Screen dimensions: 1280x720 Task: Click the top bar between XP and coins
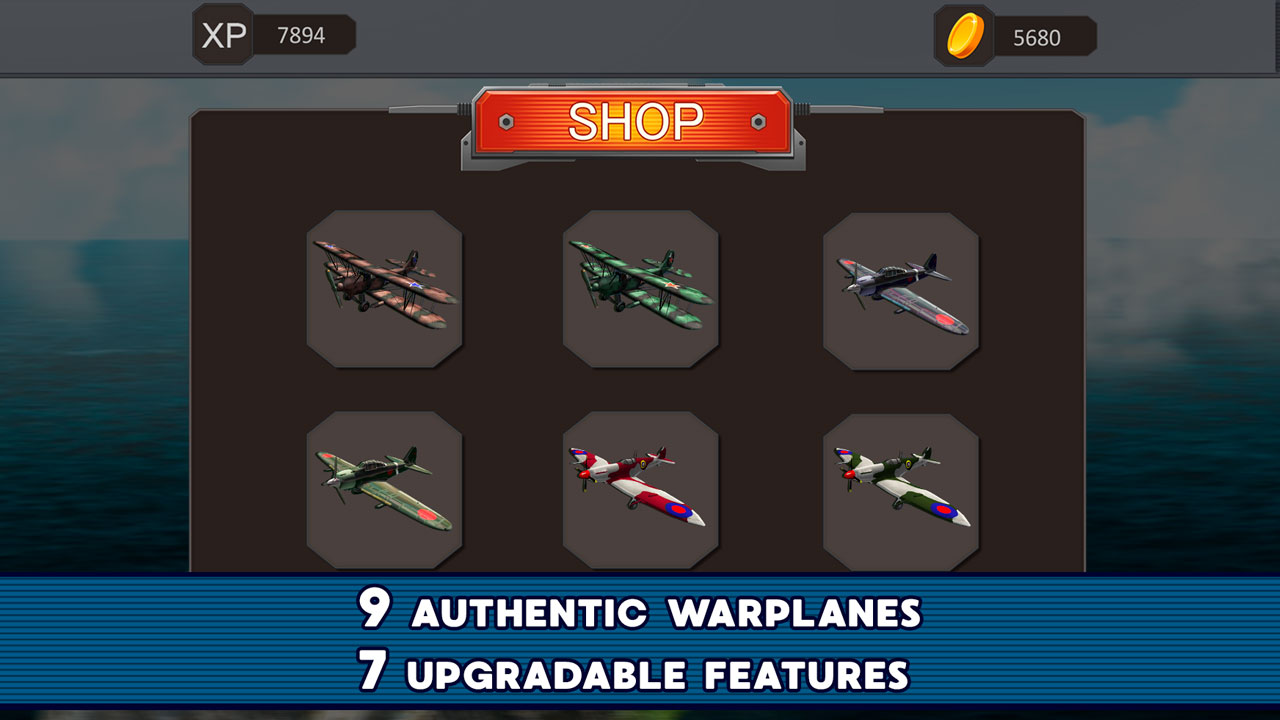[640, 35]
